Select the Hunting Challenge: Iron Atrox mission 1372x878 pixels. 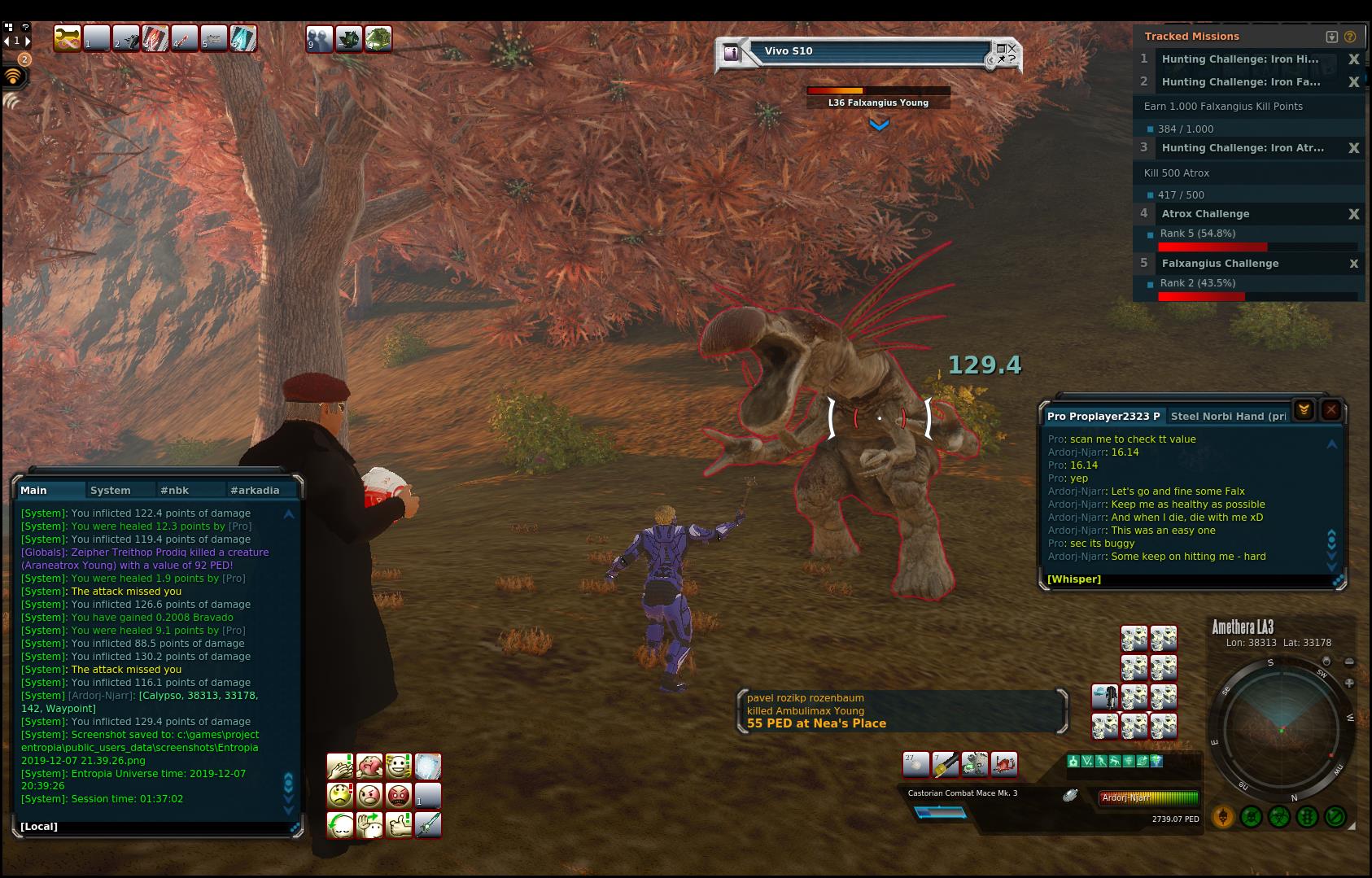pyautogui.click(x=1242, y=148)
